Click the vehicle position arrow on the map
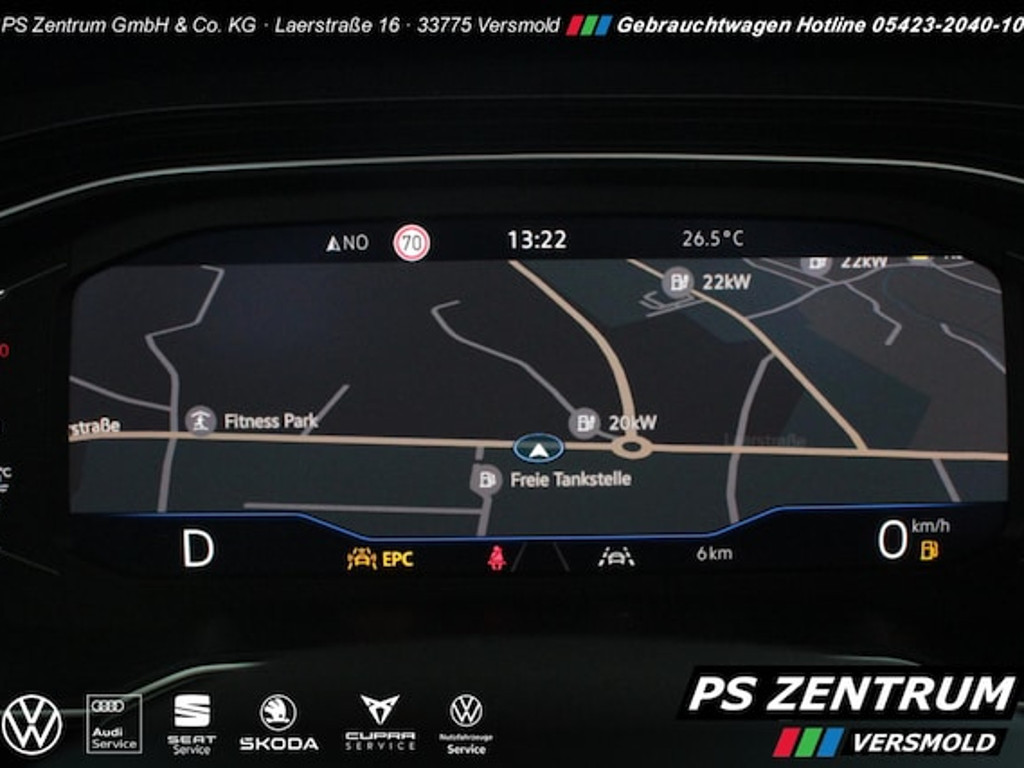Viewport: 1024px width, 768px height. [x=539, y=449]
